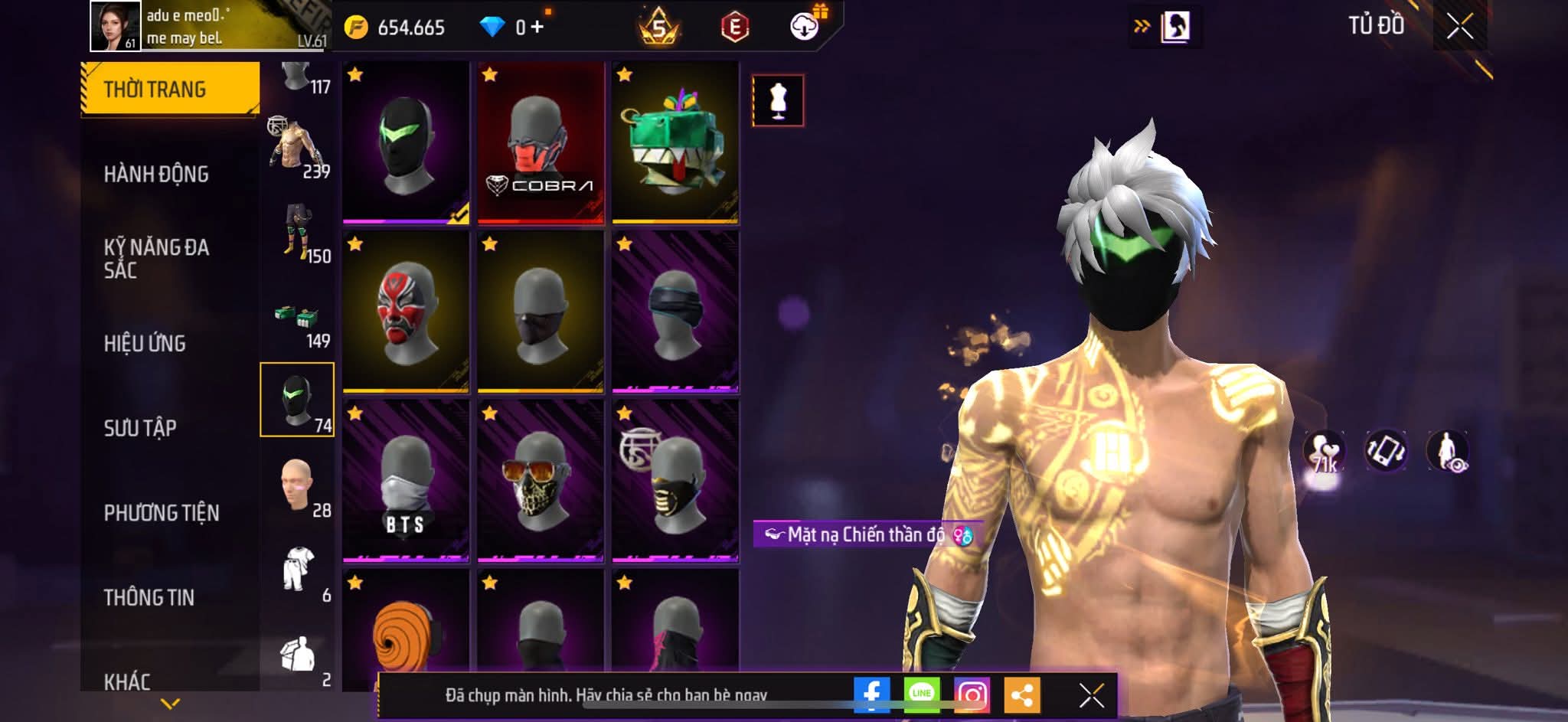Add diamonds with the plus button
Viewport: 1568px width, 722px height.
pyautogui.click(x=537, y=28)
